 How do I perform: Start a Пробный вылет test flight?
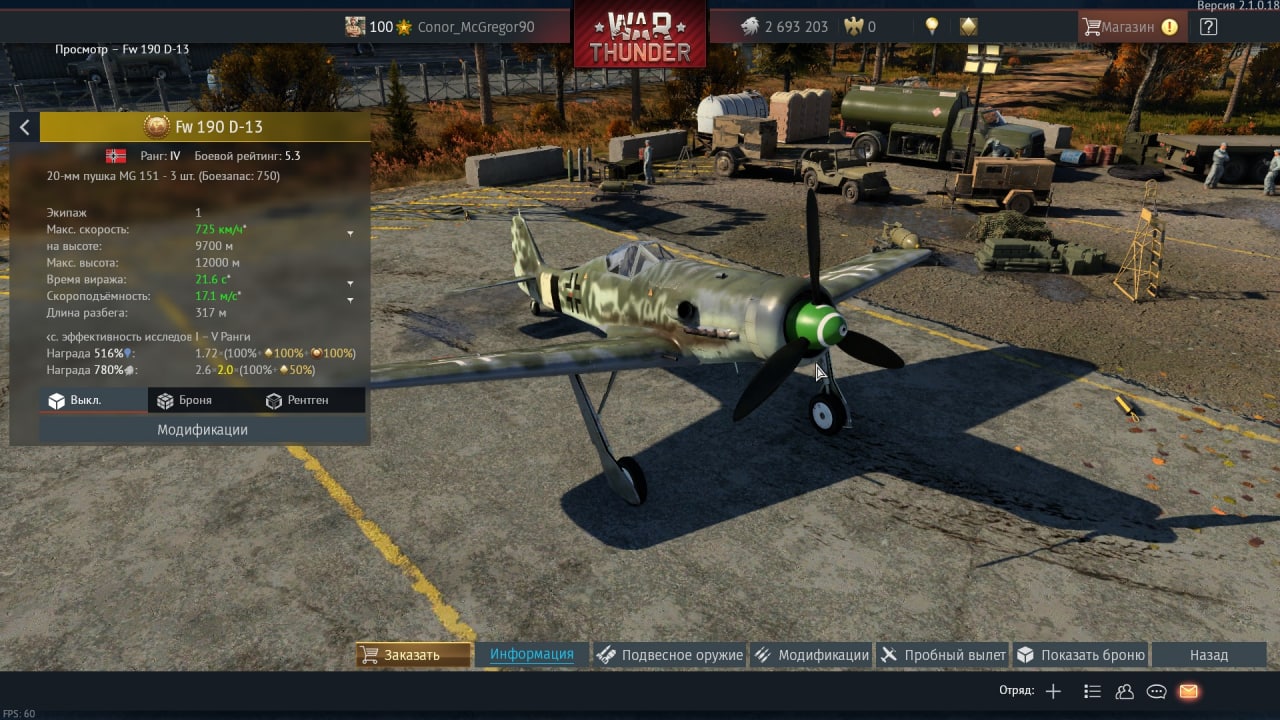tap(943, 655)
